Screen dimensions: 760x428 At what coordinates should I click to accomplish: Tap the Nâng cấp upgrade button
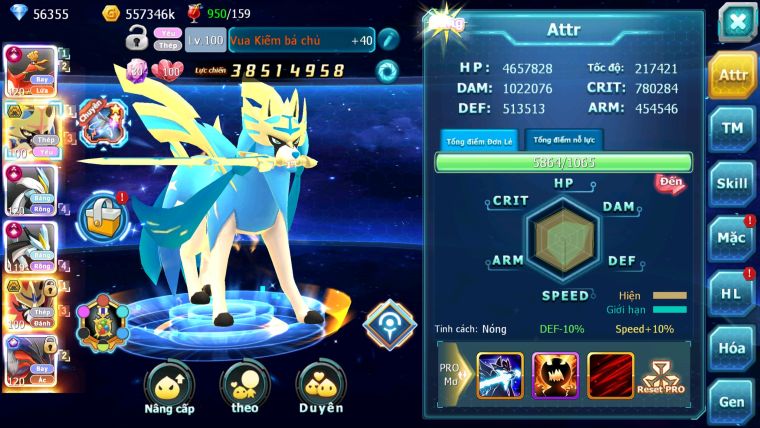(168, 388)
